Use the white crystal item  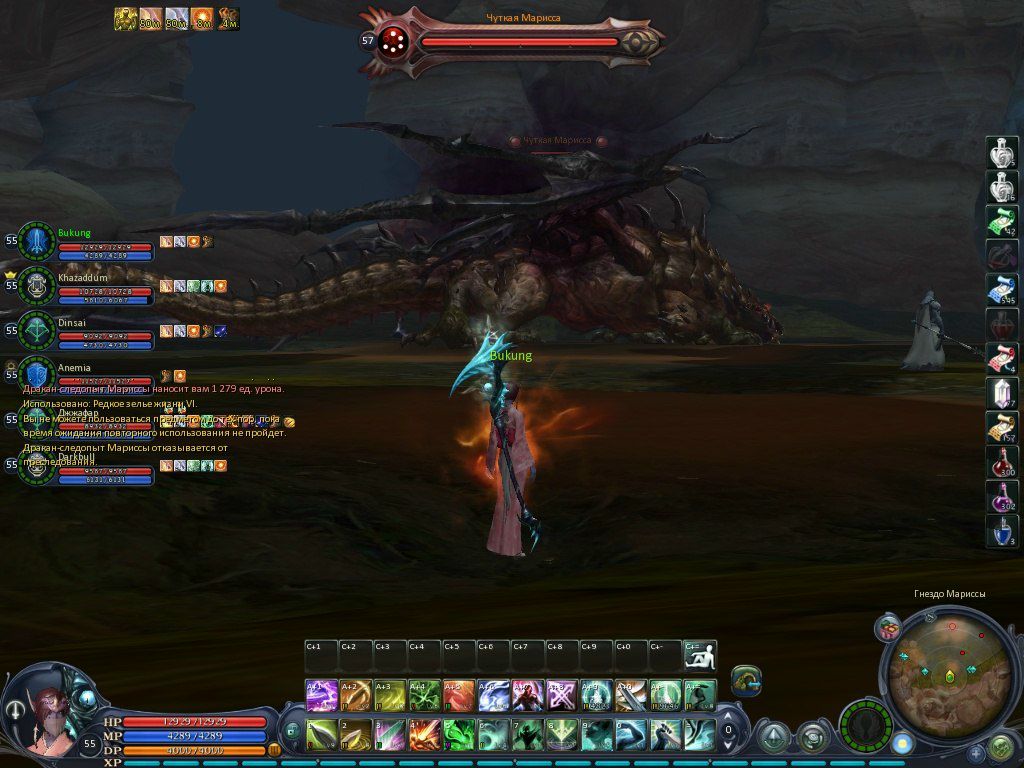pyautogui.click(x=1001, y=393)
